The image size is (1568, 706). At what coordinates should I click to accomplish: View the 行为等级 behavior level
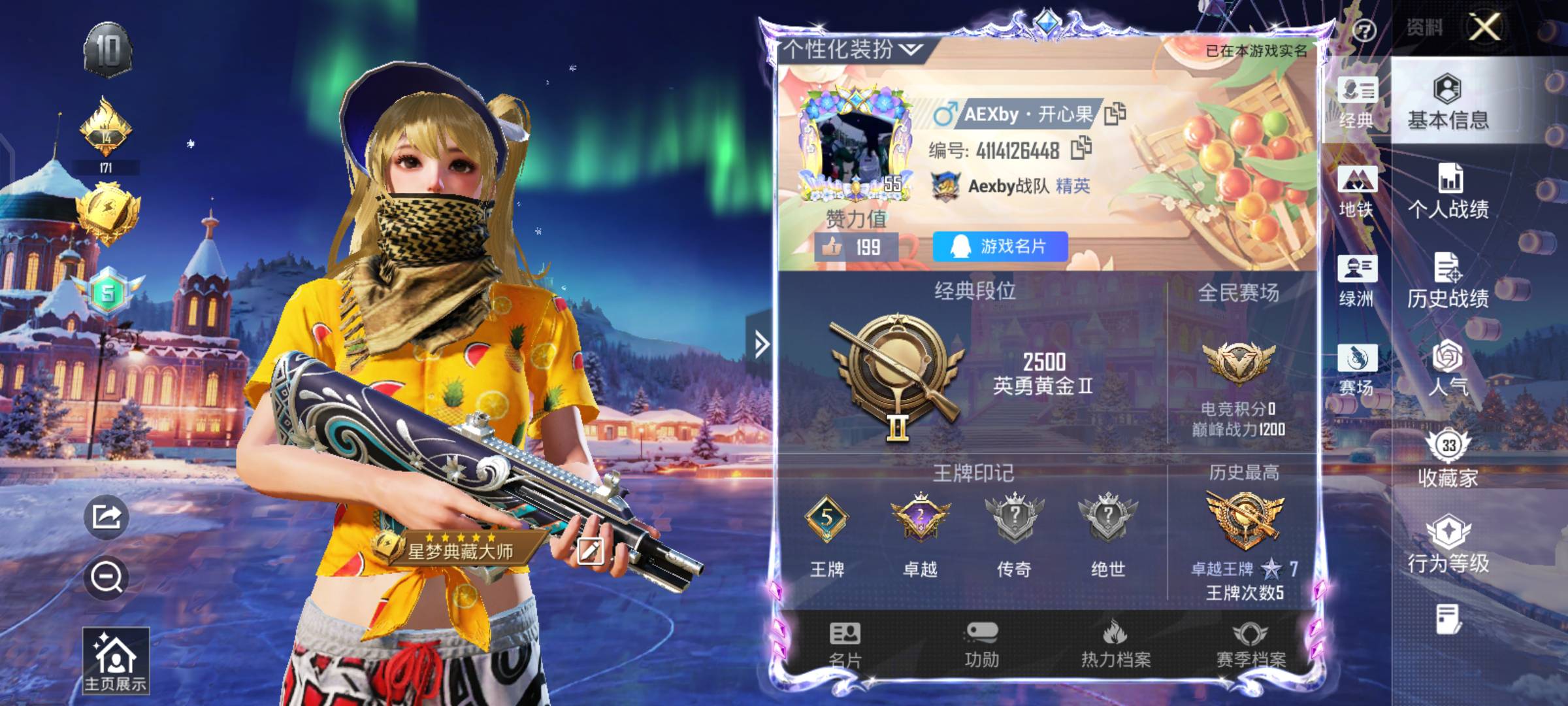tap(1448, 544)
